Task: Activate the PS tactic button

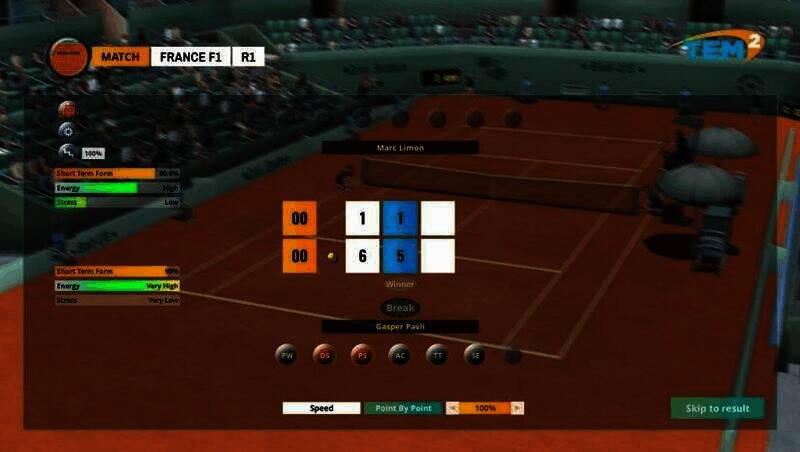Action: point(361,354)
